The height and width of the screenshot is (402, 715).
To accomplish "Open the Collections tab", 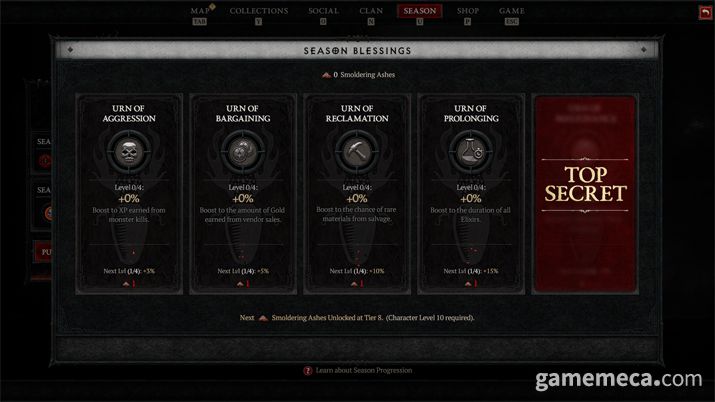I will point(259,12).
